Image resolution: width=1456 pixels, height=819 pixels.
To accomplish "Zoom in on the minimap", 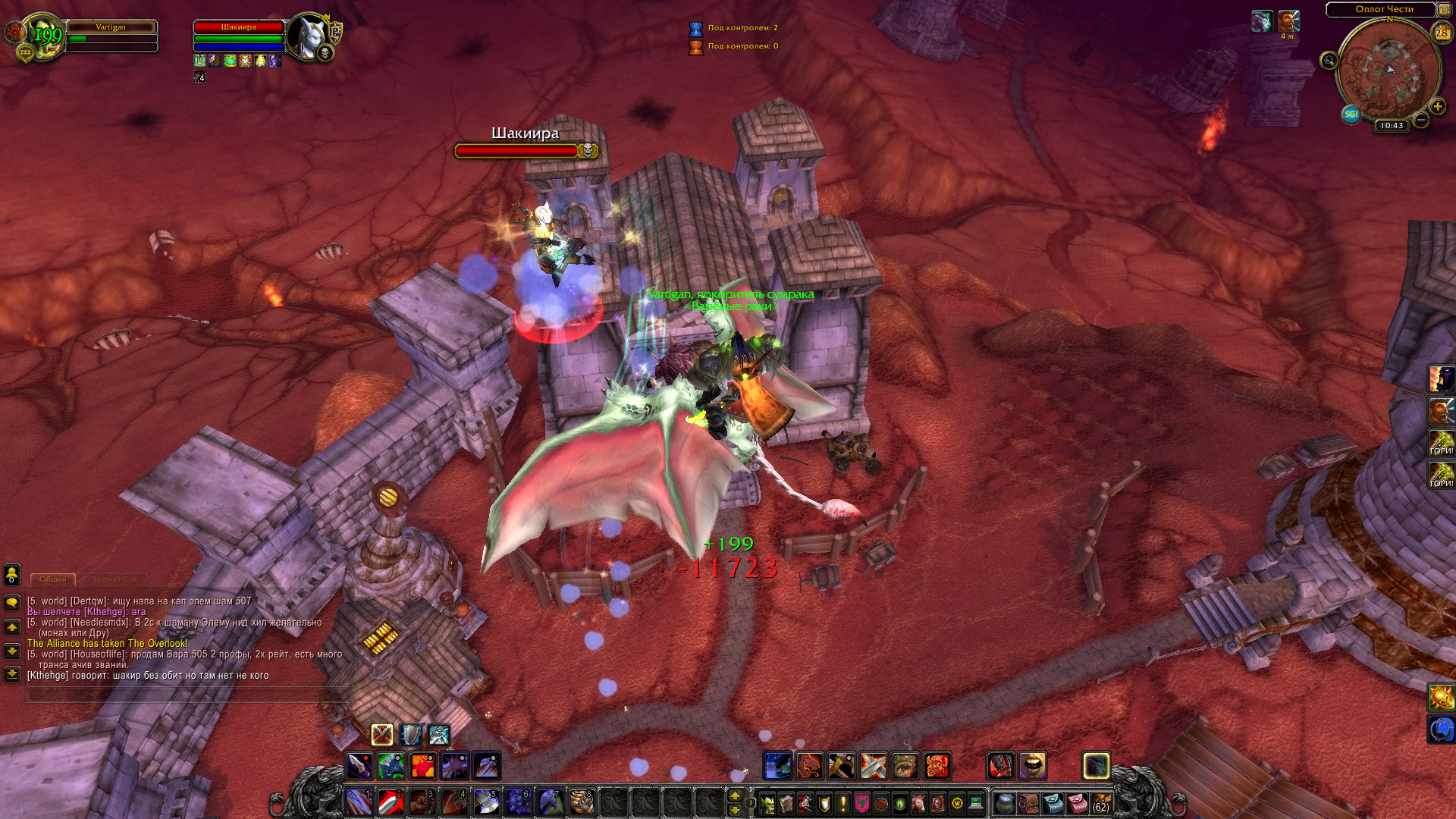I will (x=1437, y=107).
